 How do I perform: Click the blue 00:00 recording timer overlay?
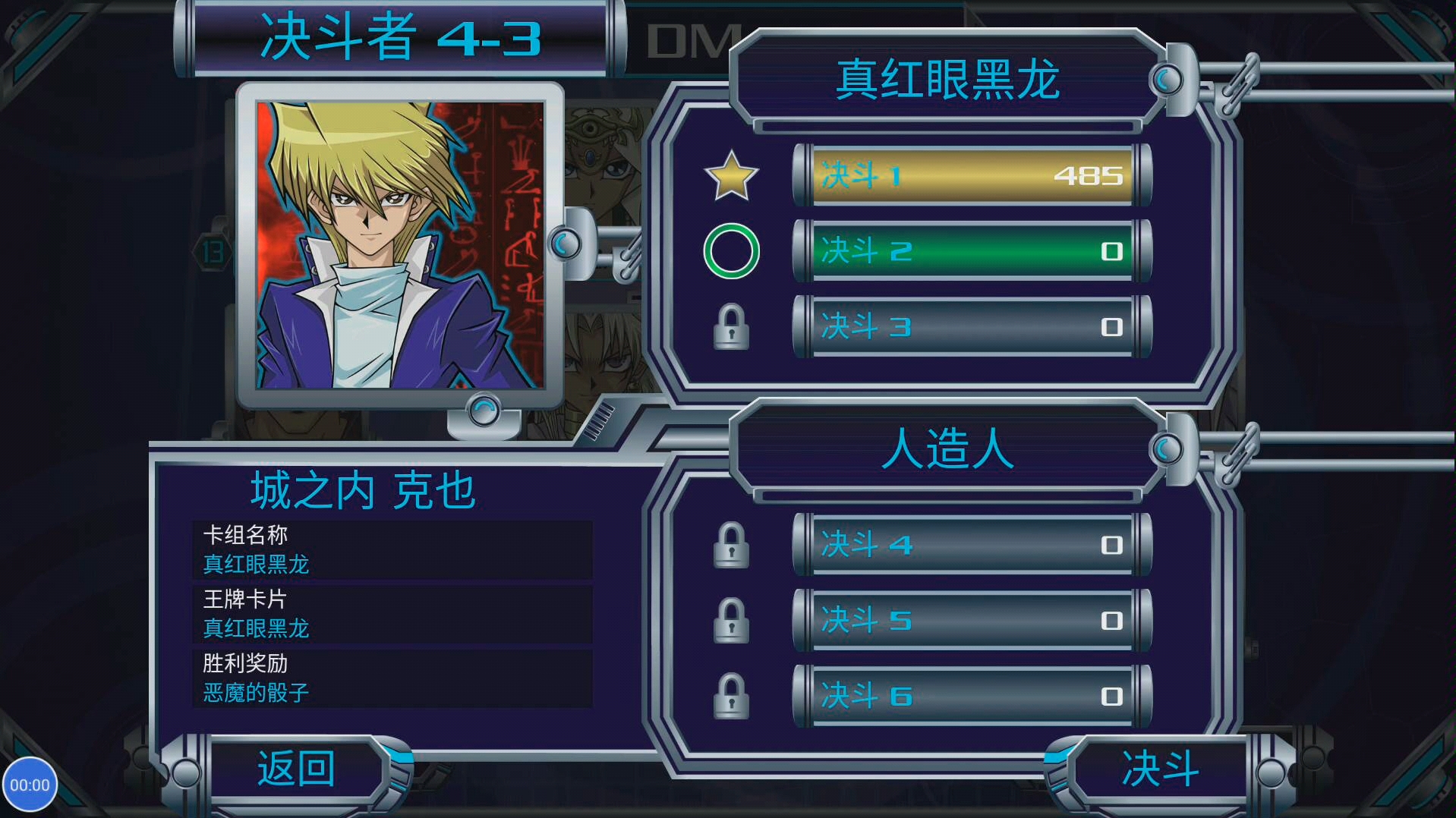tap(30, 785)
